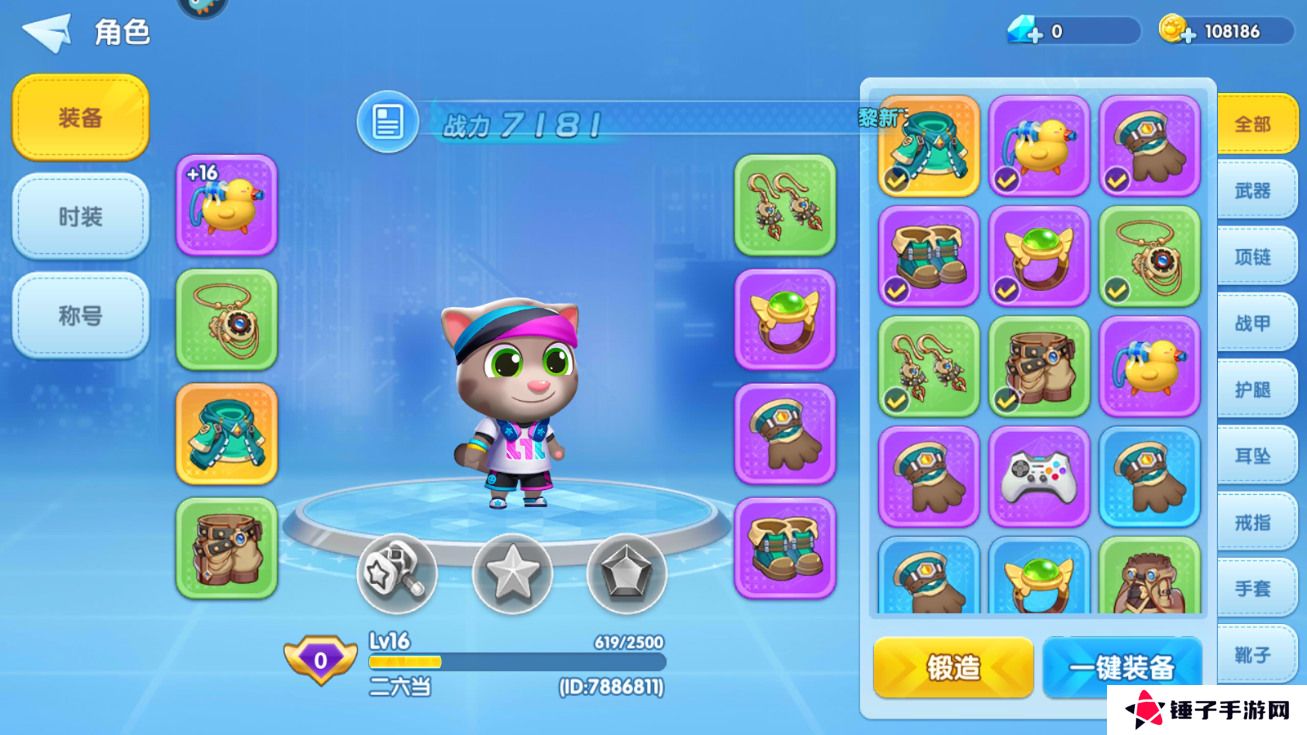Filter inventory by 项链

tap(1252, 257)
